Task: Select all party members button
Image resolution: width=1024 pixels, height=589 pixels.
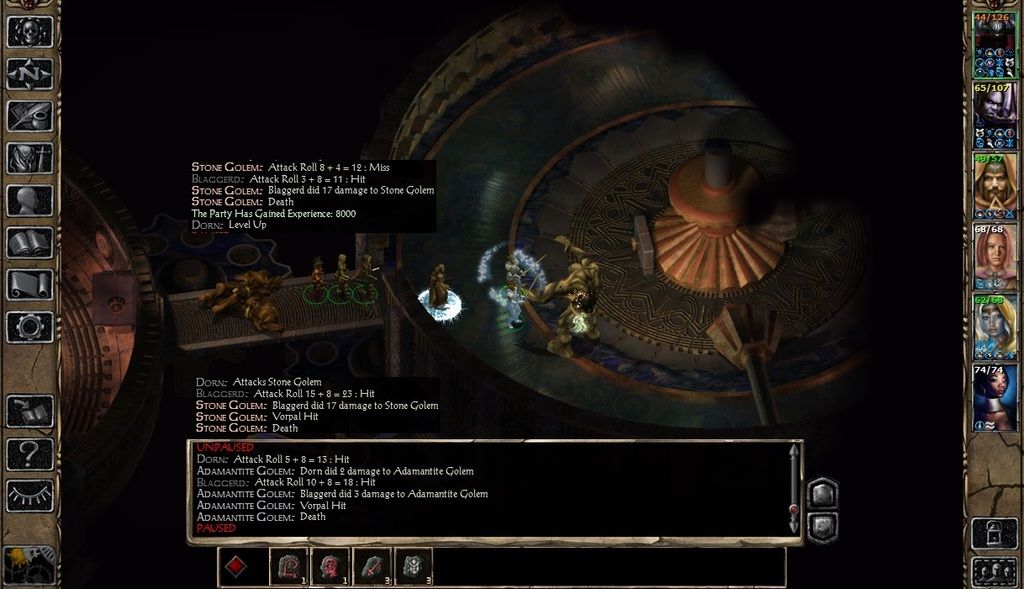Action: 994,572
